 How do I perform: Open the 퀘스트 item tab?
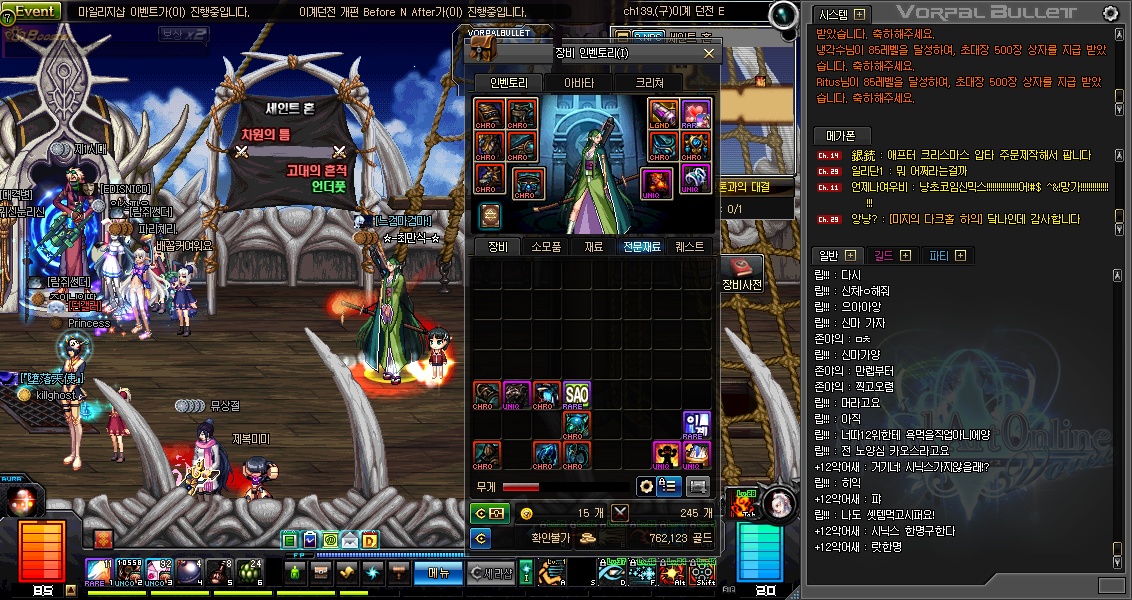[x=689, y=246]
